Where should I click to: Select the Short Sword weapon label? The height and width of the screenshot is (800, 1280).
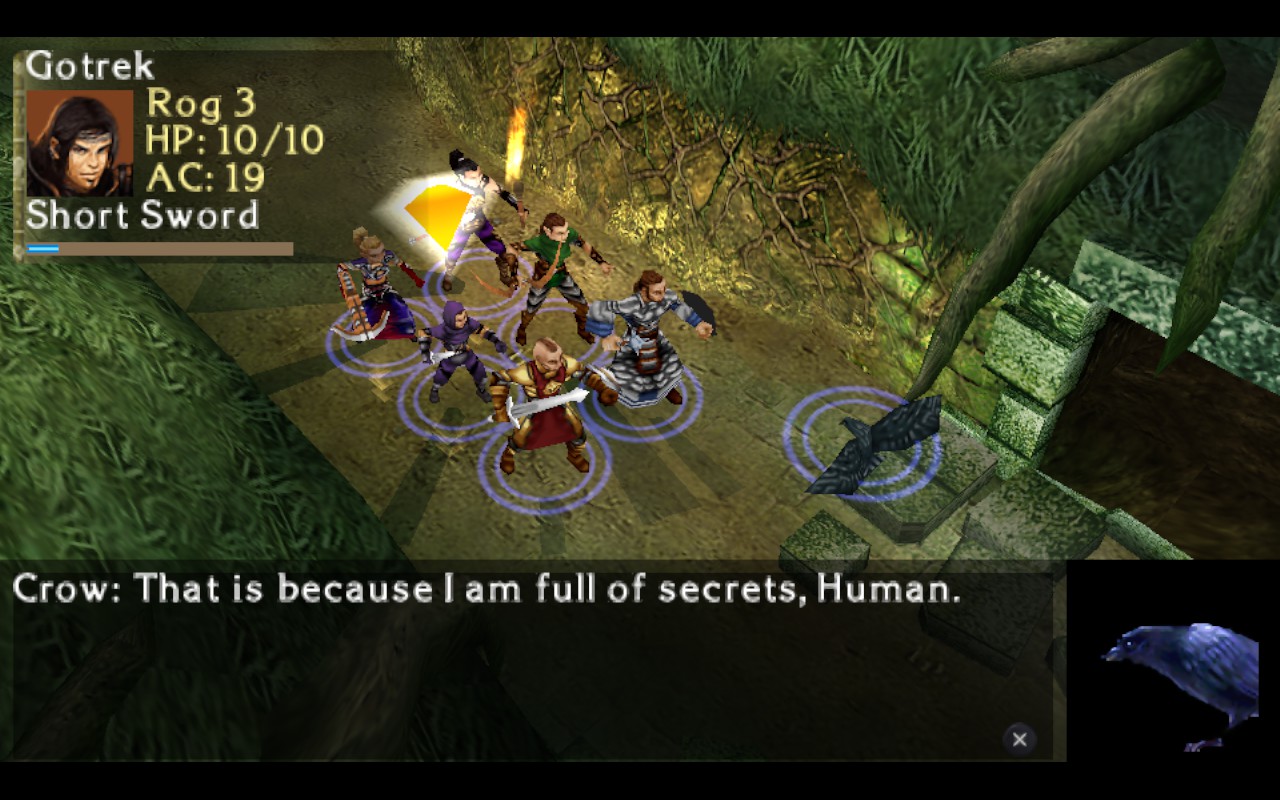pyautogui.click(x=142, y=216)
